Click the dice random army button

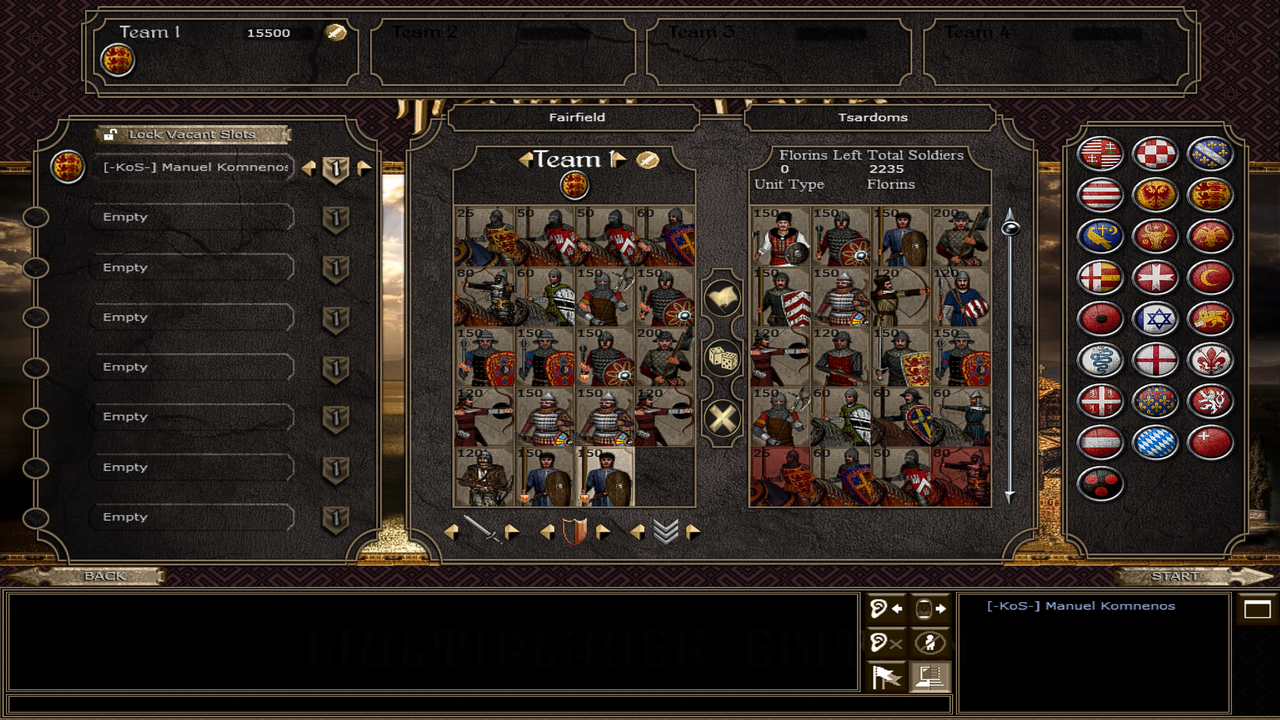pyautogui.click(x=722, y=358)
